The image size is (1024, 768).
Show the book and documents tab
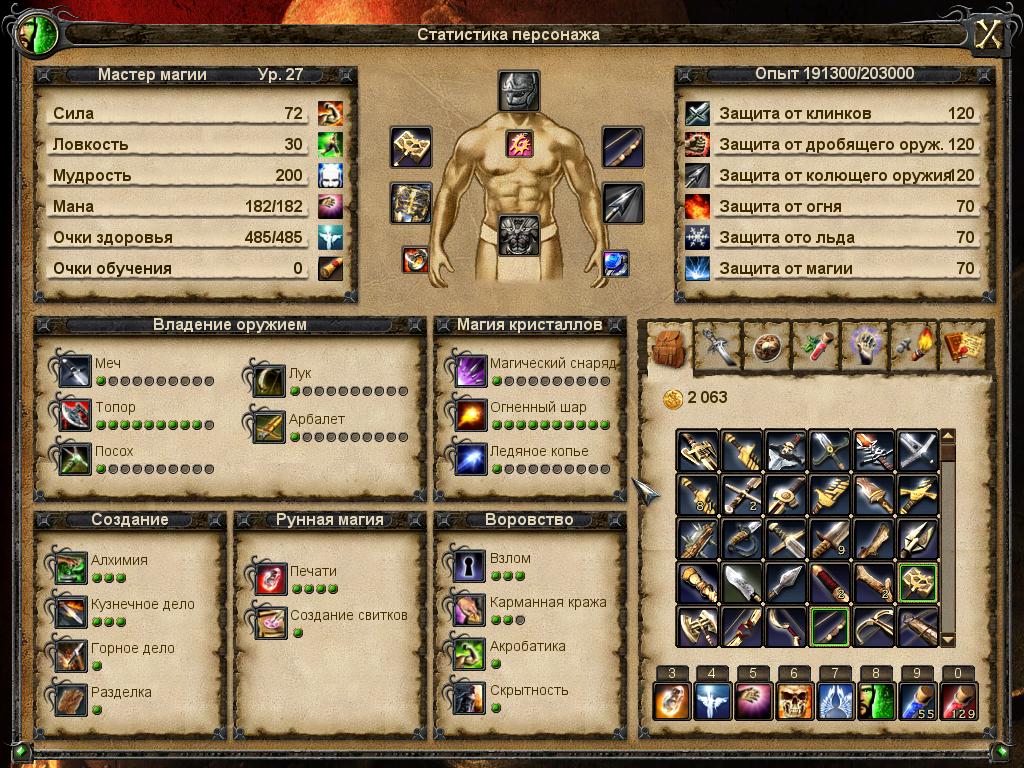tap(963, 345)
